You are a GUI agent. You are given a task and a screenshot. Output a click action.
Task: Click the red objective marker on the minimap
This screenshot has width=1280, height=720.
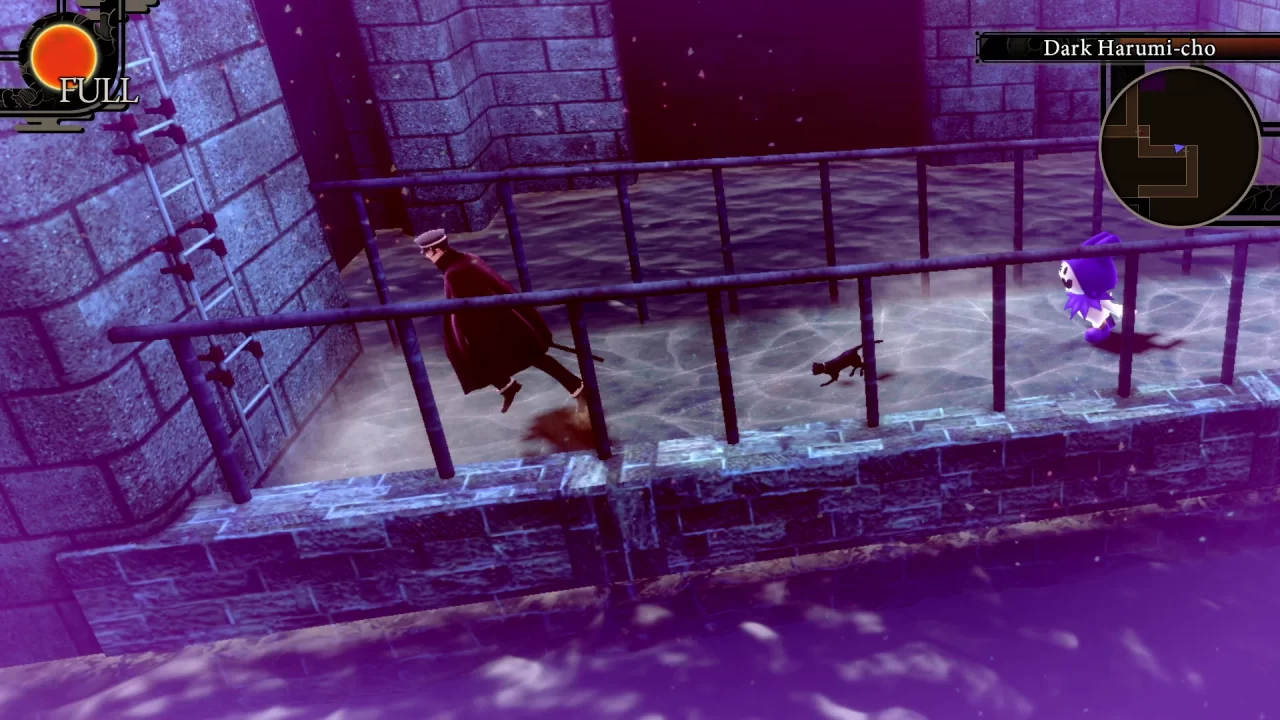1142,131
